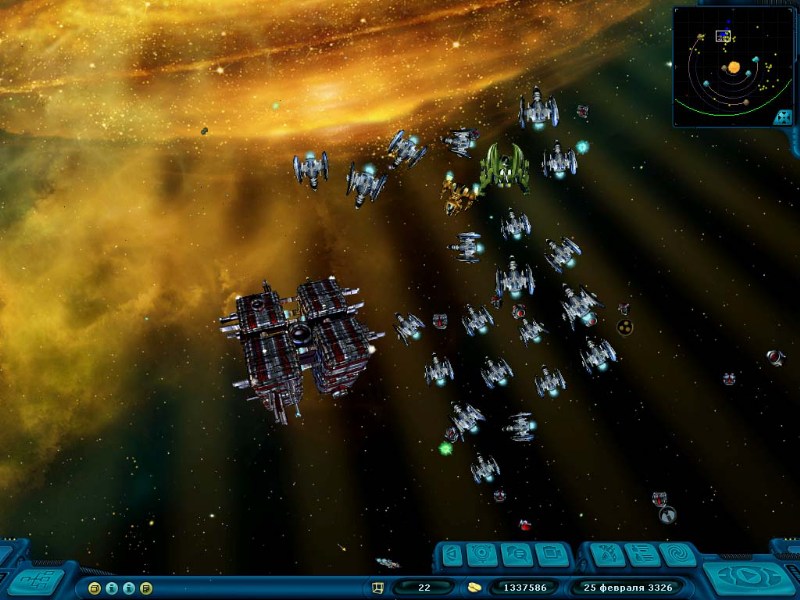800x600 pixels.
Task: Click the yellow windows icon
Action: tap(95, 587)
